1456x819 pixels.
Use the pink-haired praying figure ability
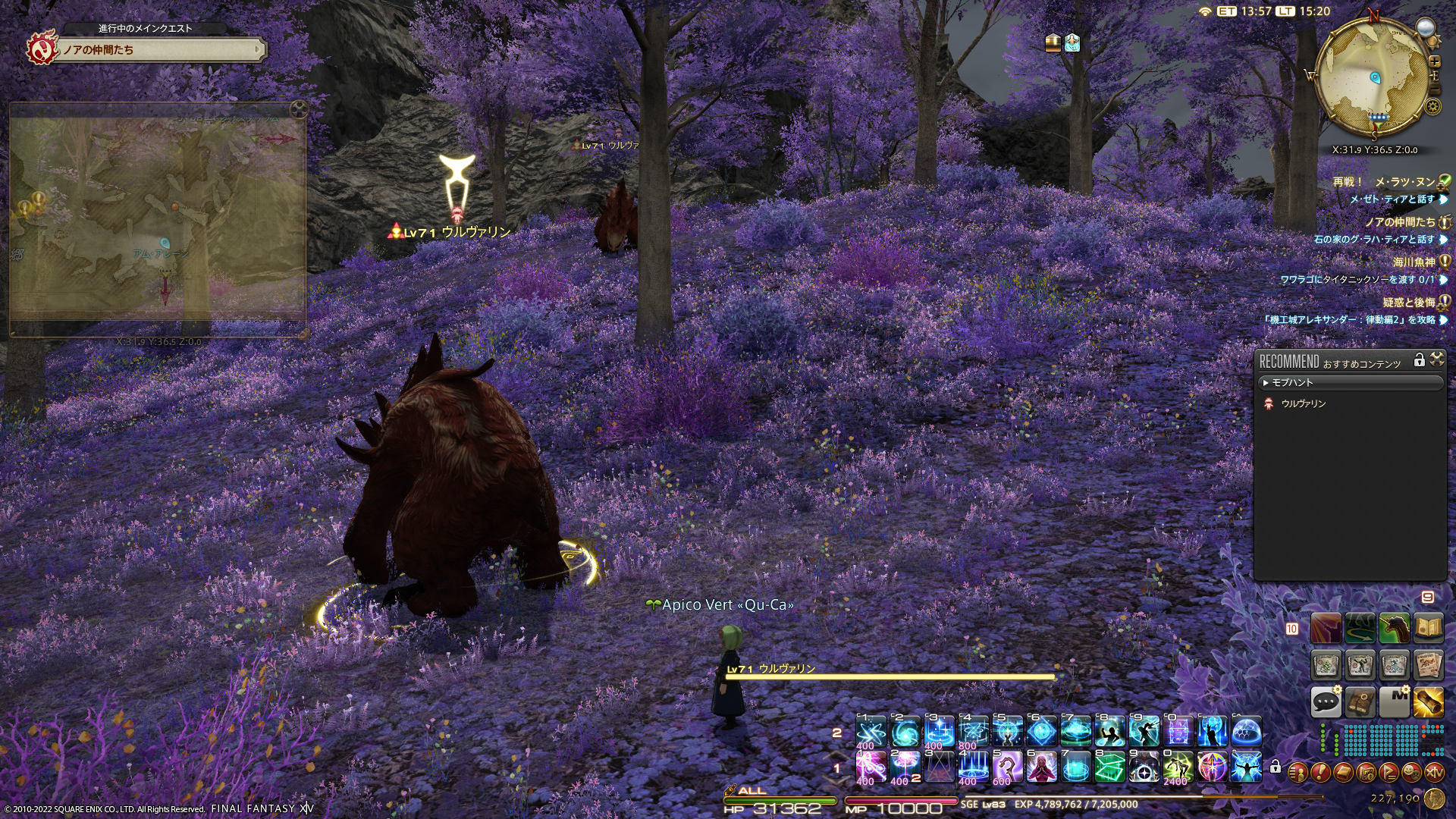[1041, 767]
